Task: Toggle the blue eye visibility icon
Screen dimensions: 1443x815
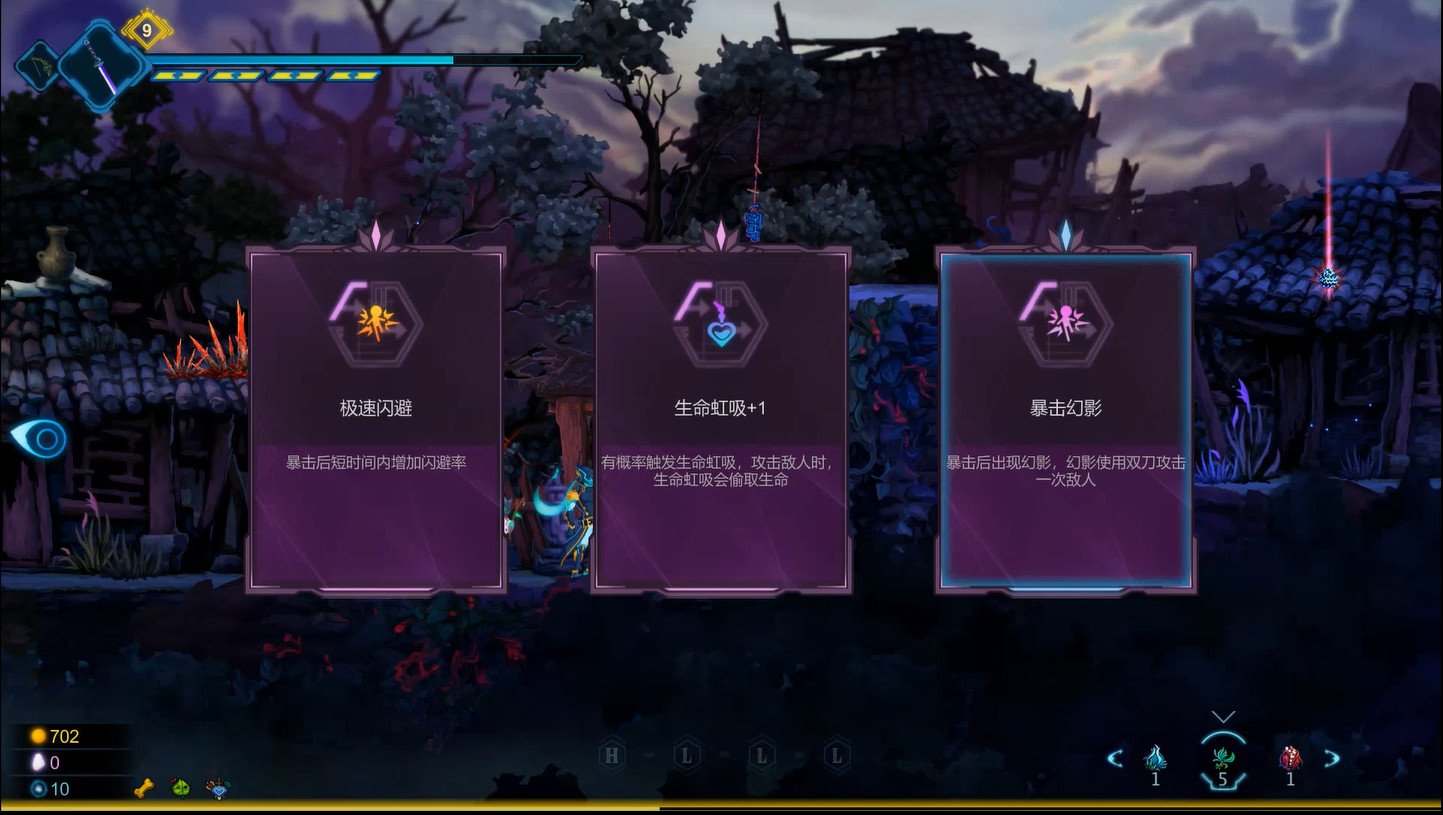Action: pos(38,438)
